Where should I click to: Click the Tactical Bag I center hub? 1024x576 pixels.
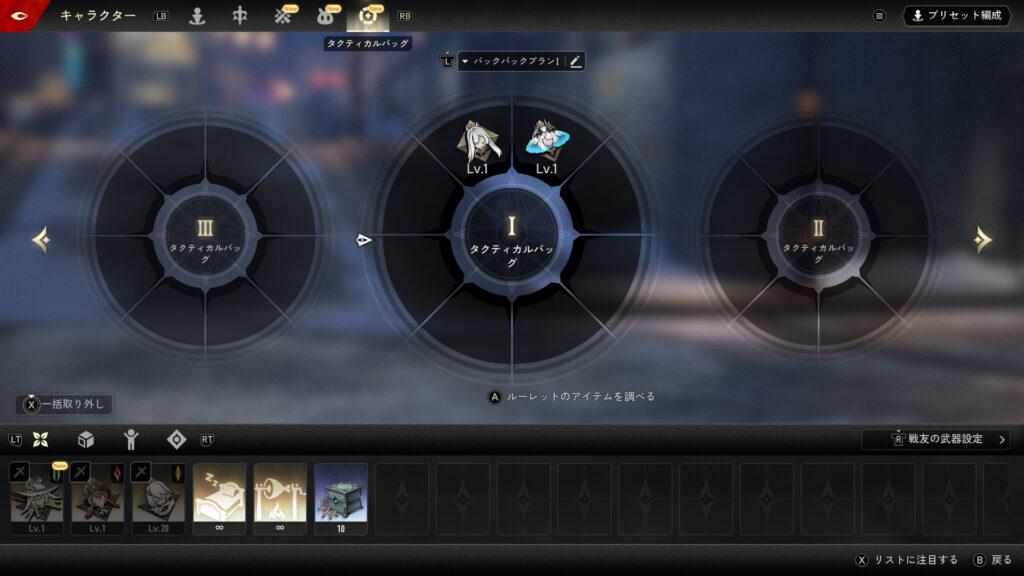tap(512, 240)
